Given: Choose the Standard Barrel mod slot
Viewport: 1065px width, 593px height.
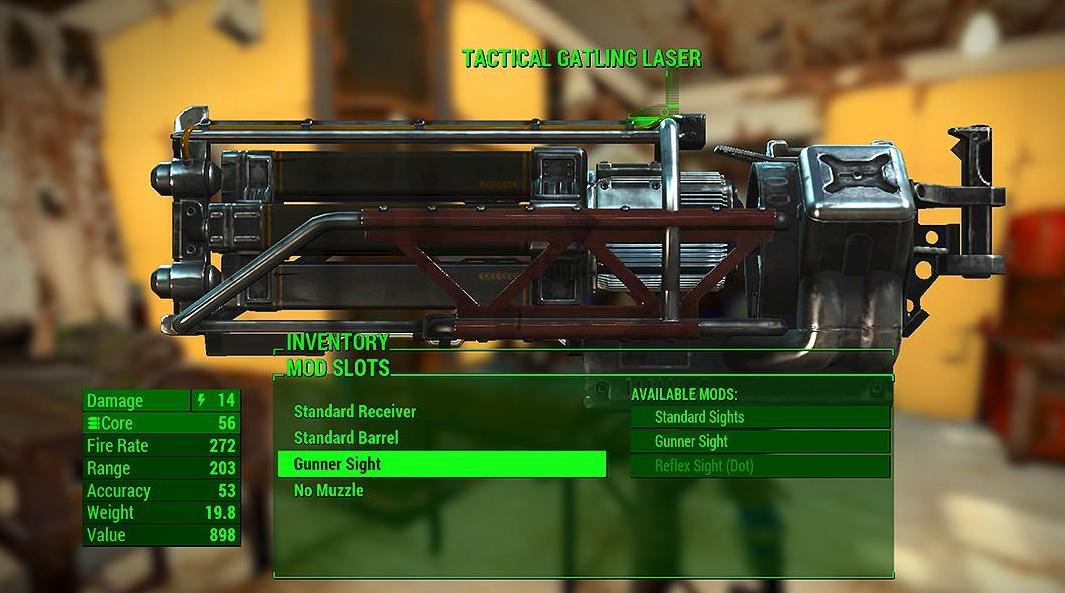Looking at the screenshot, I should click(346, 438).
